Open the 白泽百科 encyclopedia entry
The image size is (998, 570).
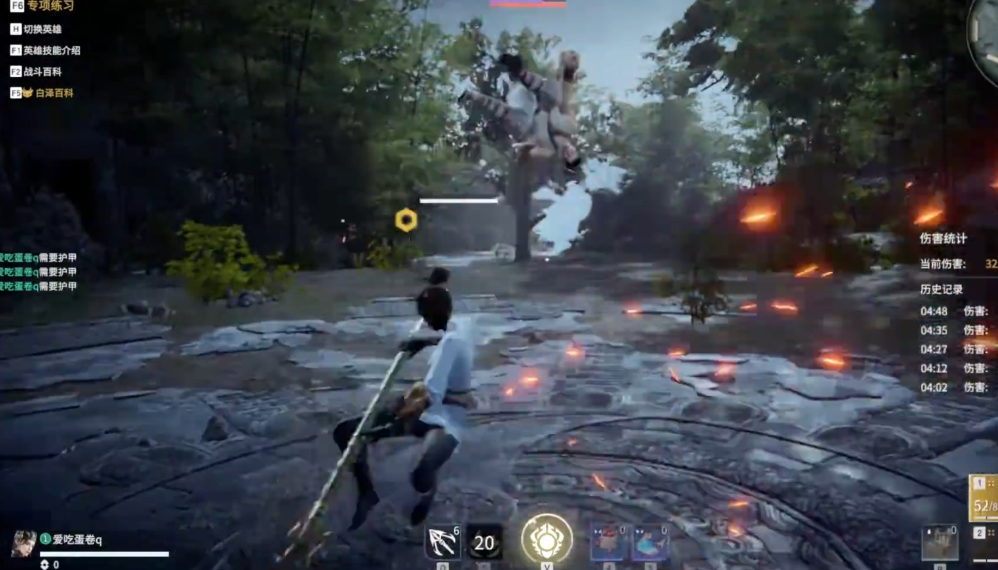(x=46, y=92)
